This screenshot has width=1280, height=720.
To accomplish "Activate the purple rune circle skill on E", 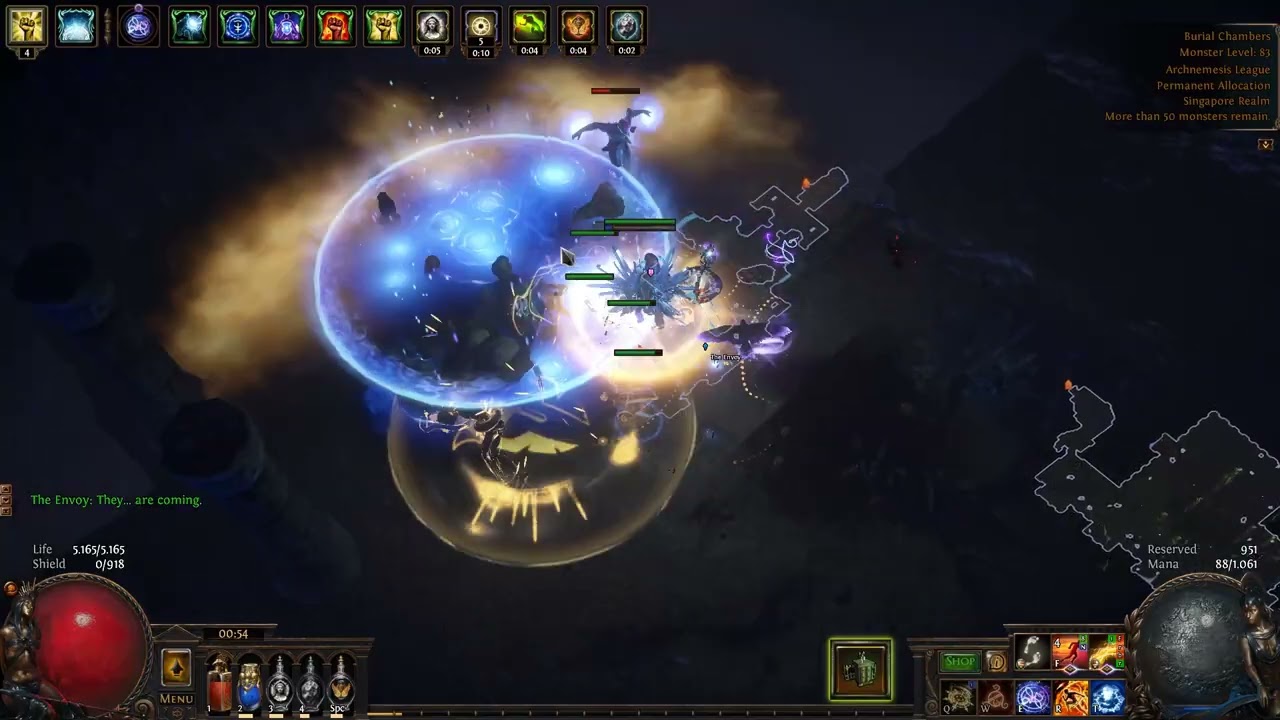I will coord(1032,697).
